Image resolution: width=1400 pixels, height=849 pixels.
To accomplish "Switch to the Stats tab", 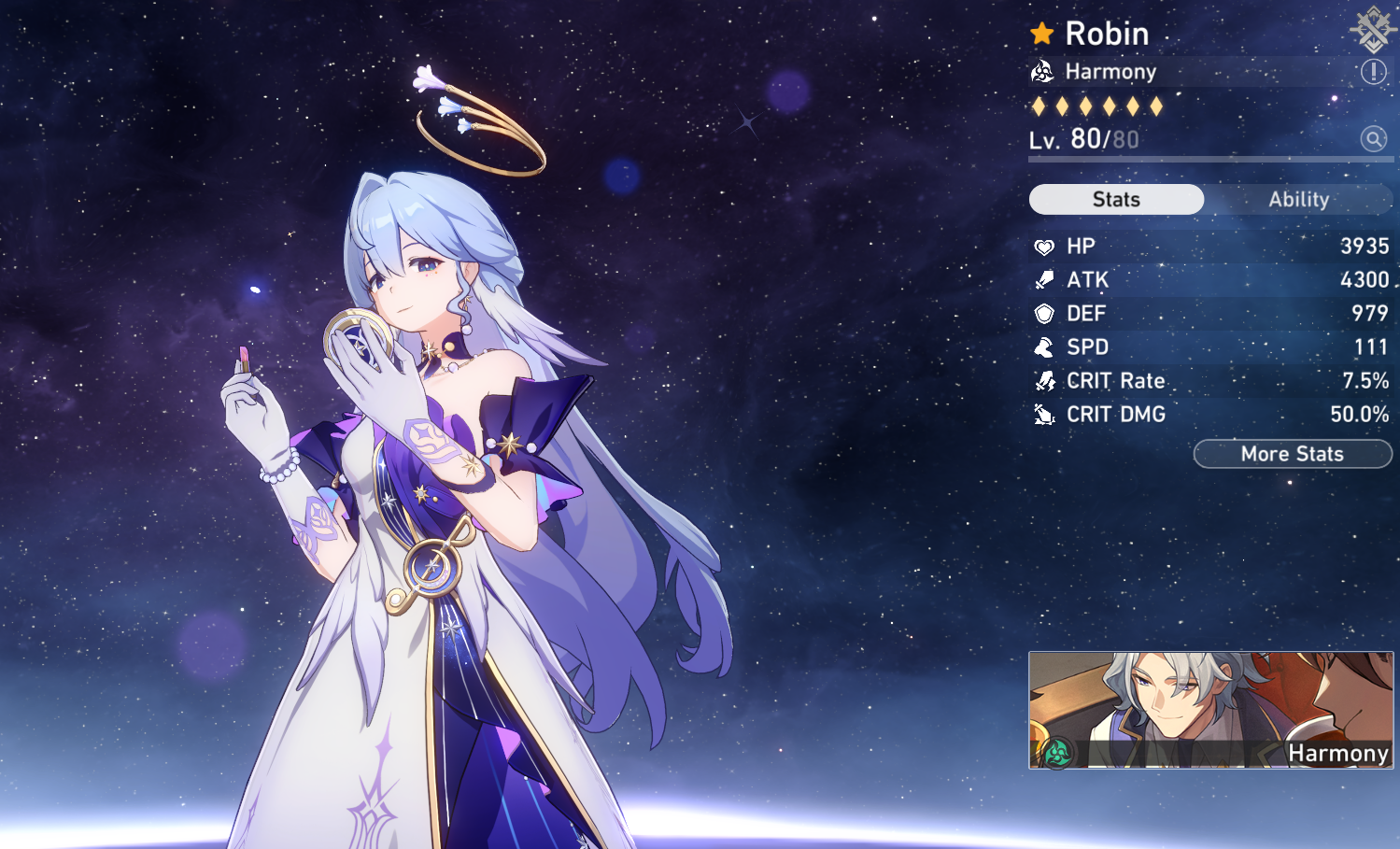I will point(1116,199).
